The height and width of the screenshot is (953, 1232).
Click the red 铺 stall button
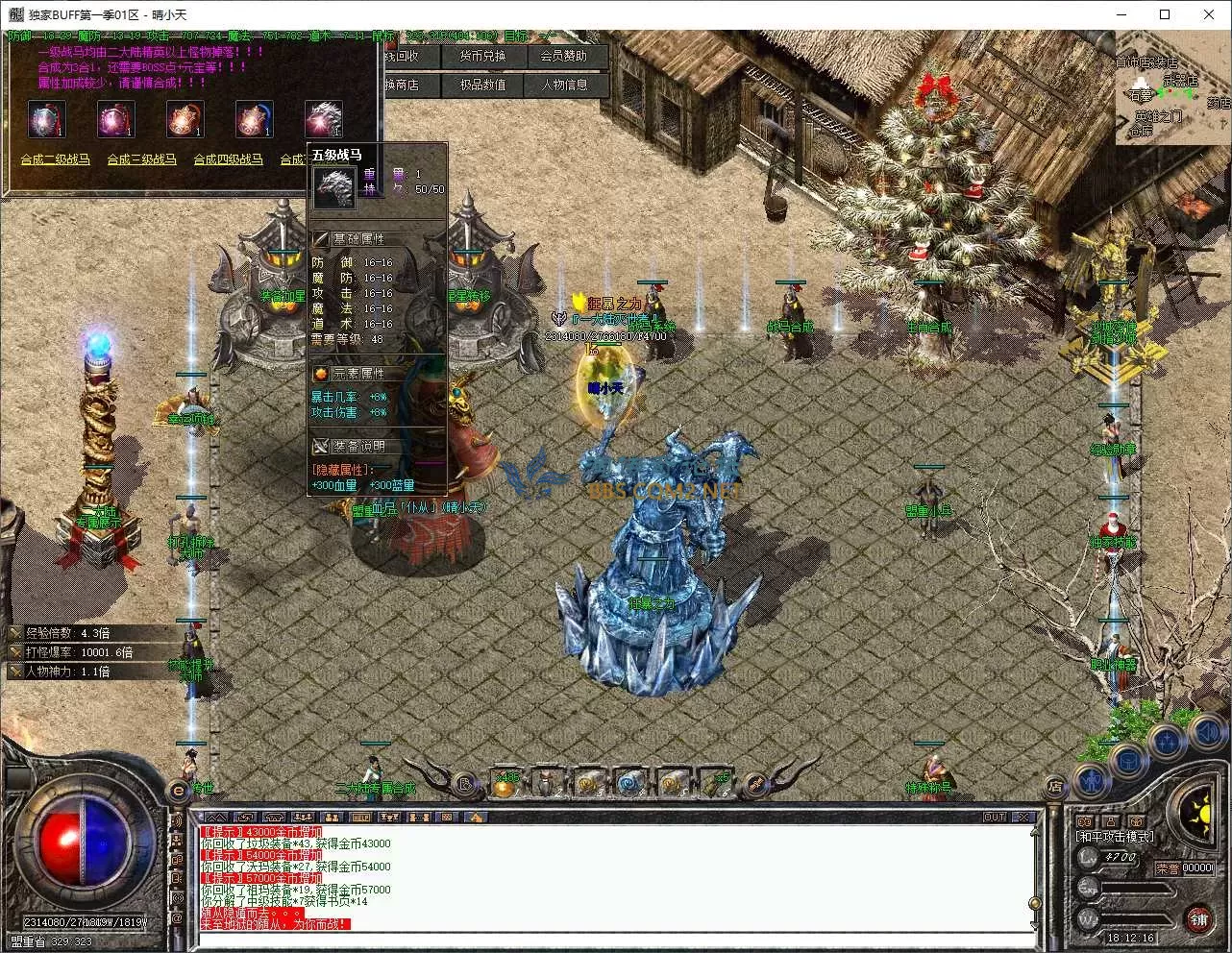click(x=1197, y=919)
